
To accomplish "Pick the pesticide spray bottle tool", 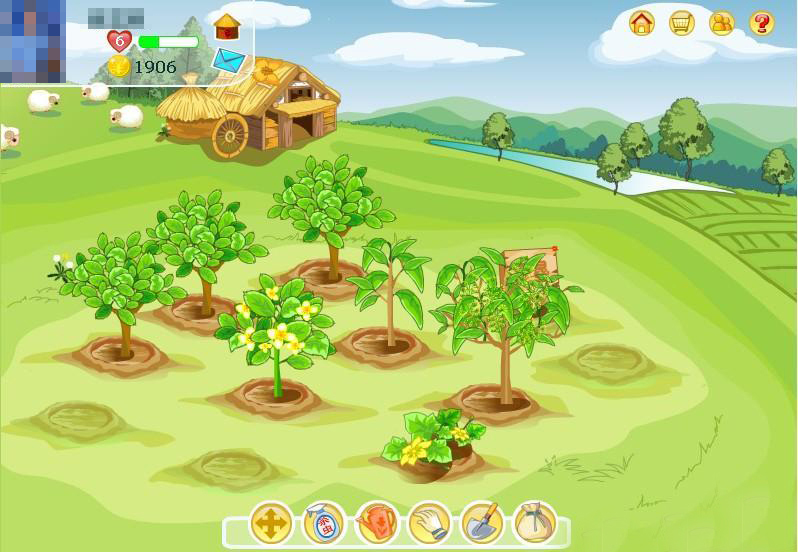I will tap(324, 523).
